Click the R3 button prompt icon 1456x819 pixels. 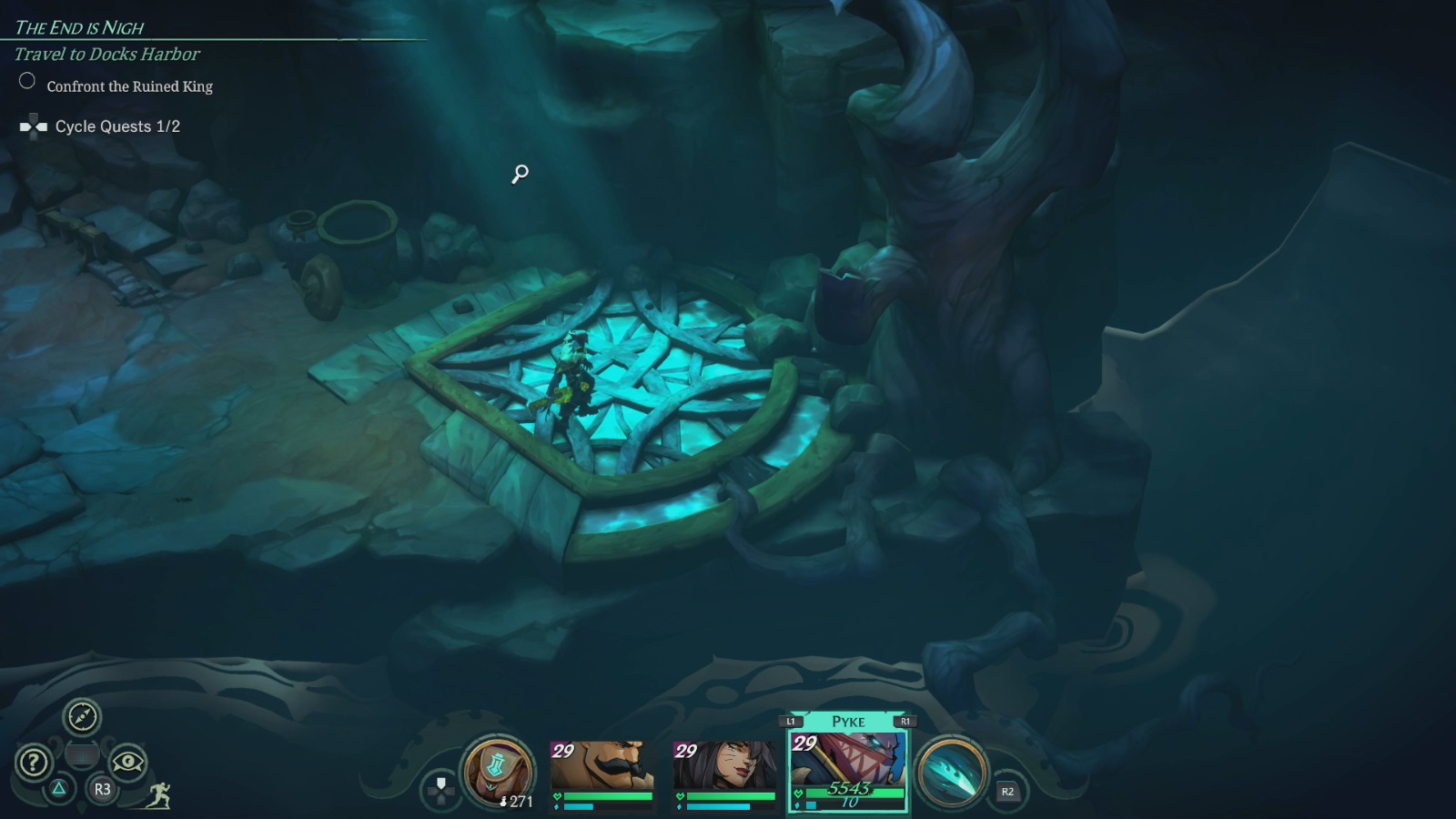click(100, 790)
